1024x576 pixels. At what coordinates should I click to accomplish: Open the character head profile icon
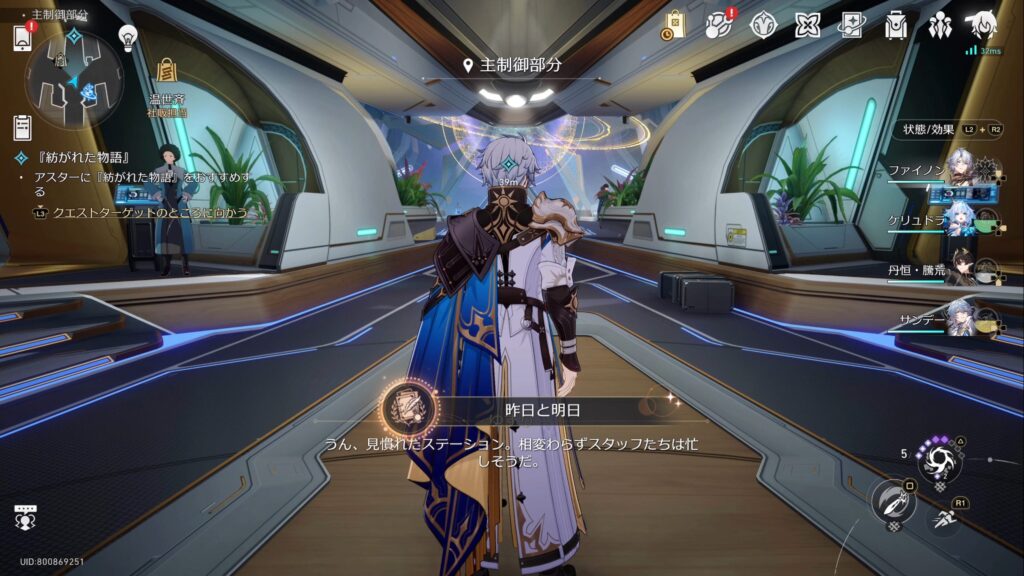pyautogui.click(x=981, y=26)
